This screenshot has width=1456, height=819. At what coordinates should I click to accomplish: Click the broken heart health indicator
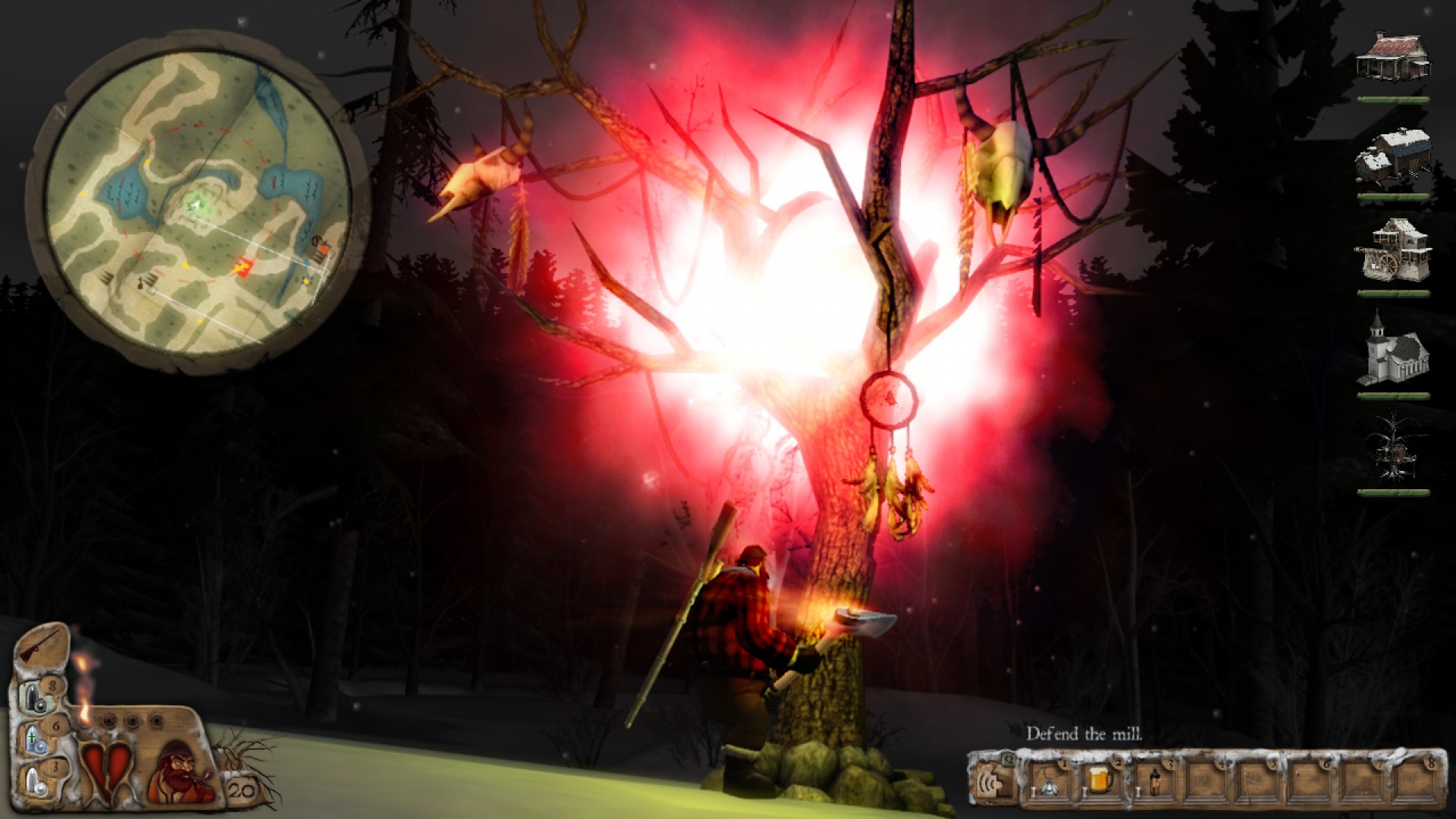[107, 768]
